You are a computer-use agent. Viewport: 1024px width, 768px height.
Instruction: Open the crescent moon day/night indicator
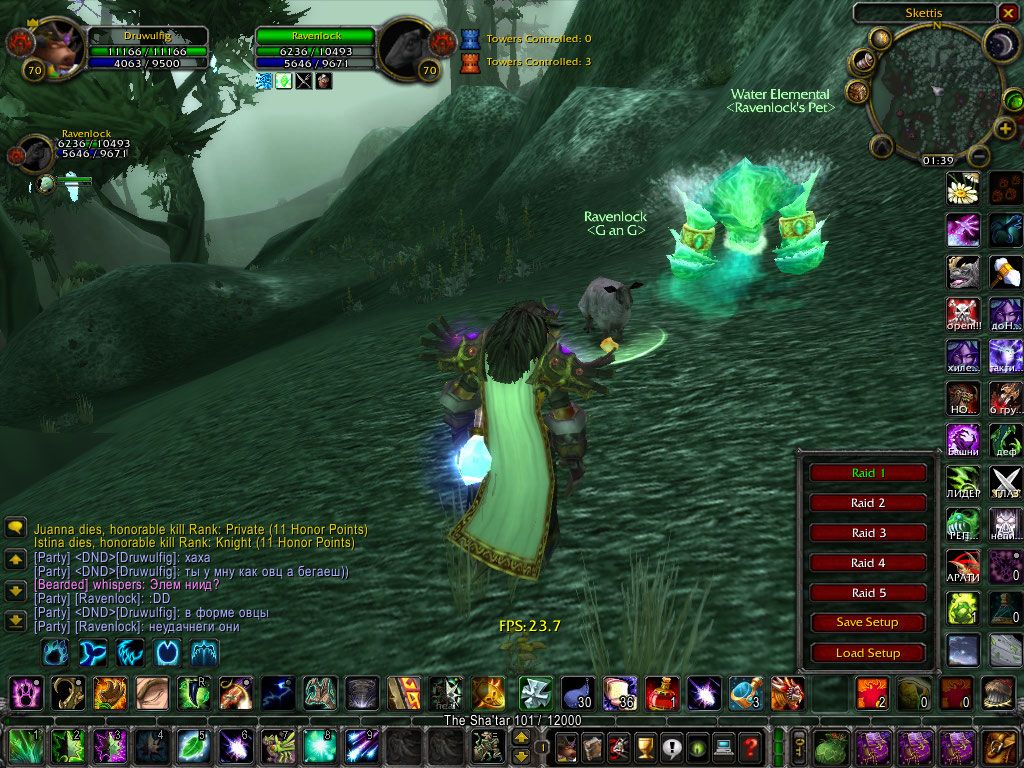pos(999,43)
